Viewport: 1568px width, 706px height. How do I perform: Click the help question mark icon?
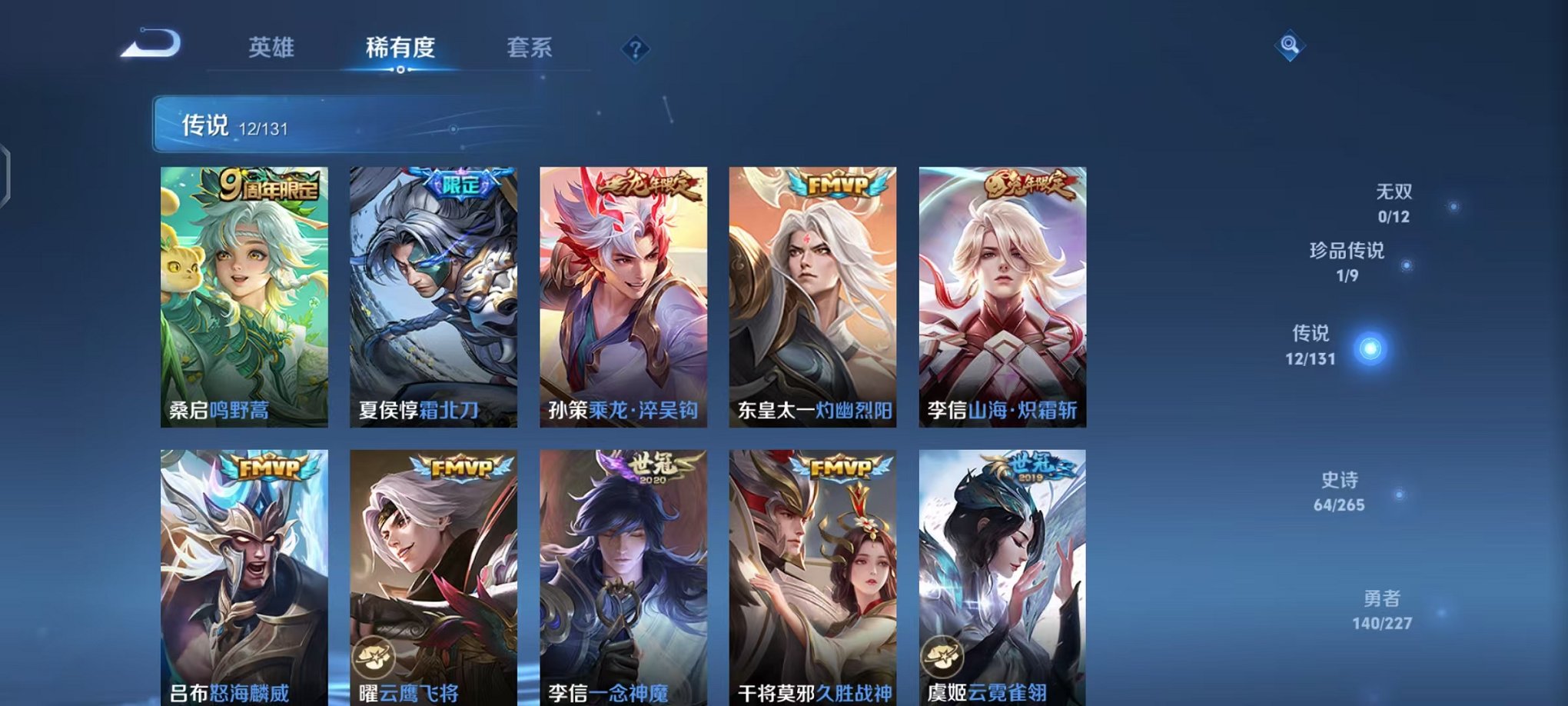tap(634, 48)
